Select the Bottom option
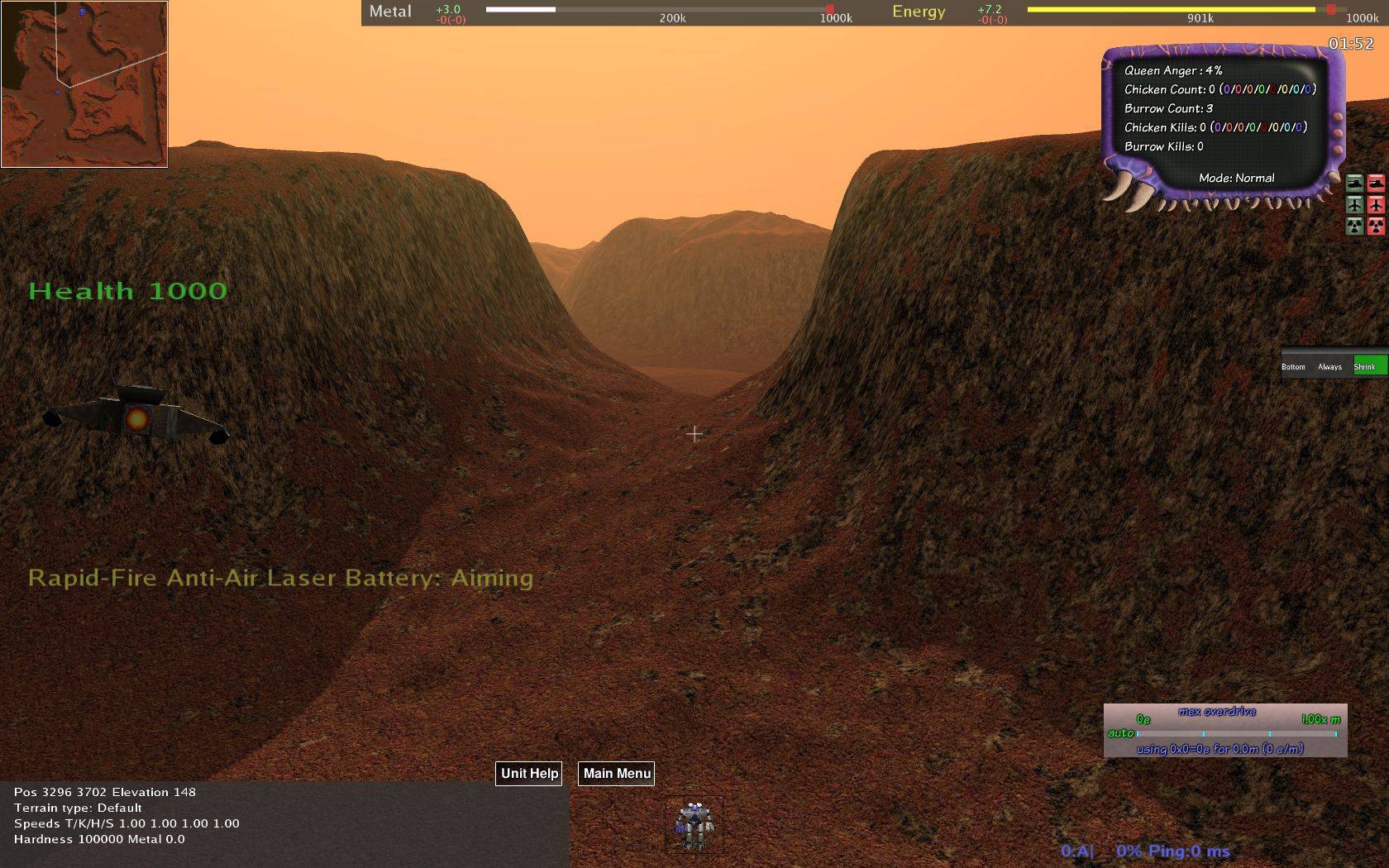The image size is (1389, 868). click(1293, 366)
